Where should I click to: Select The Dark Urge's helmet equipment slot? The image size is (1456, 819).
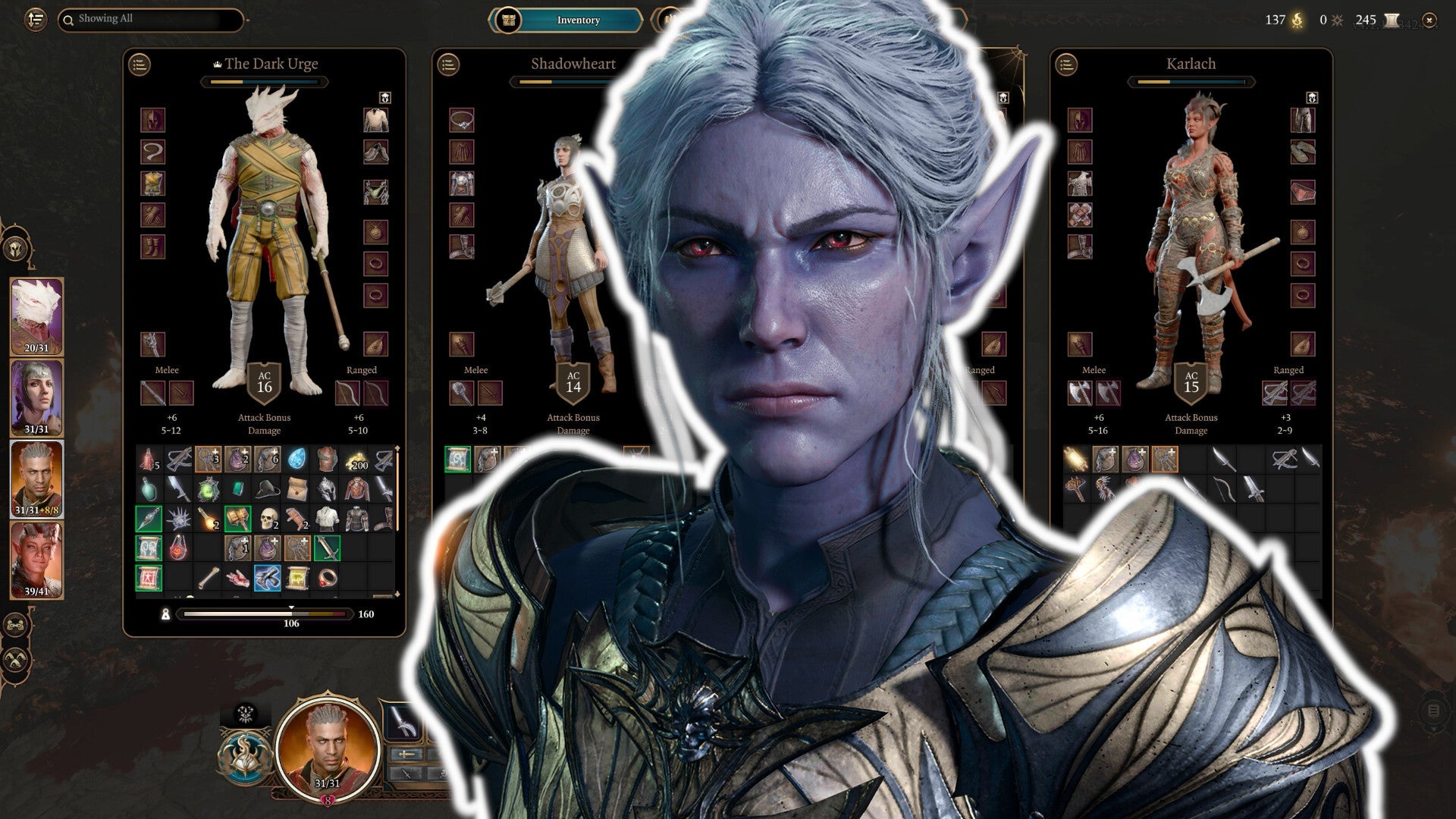tap(152, 121)
